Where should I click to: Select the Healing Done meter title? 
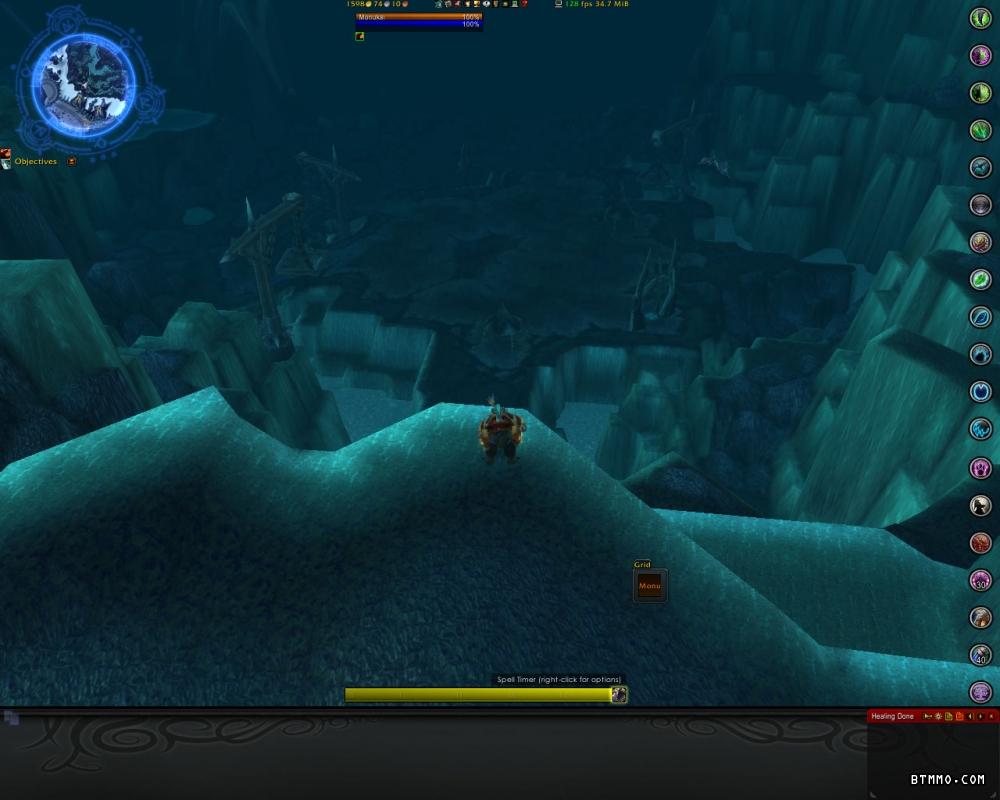tap(892, 716)
